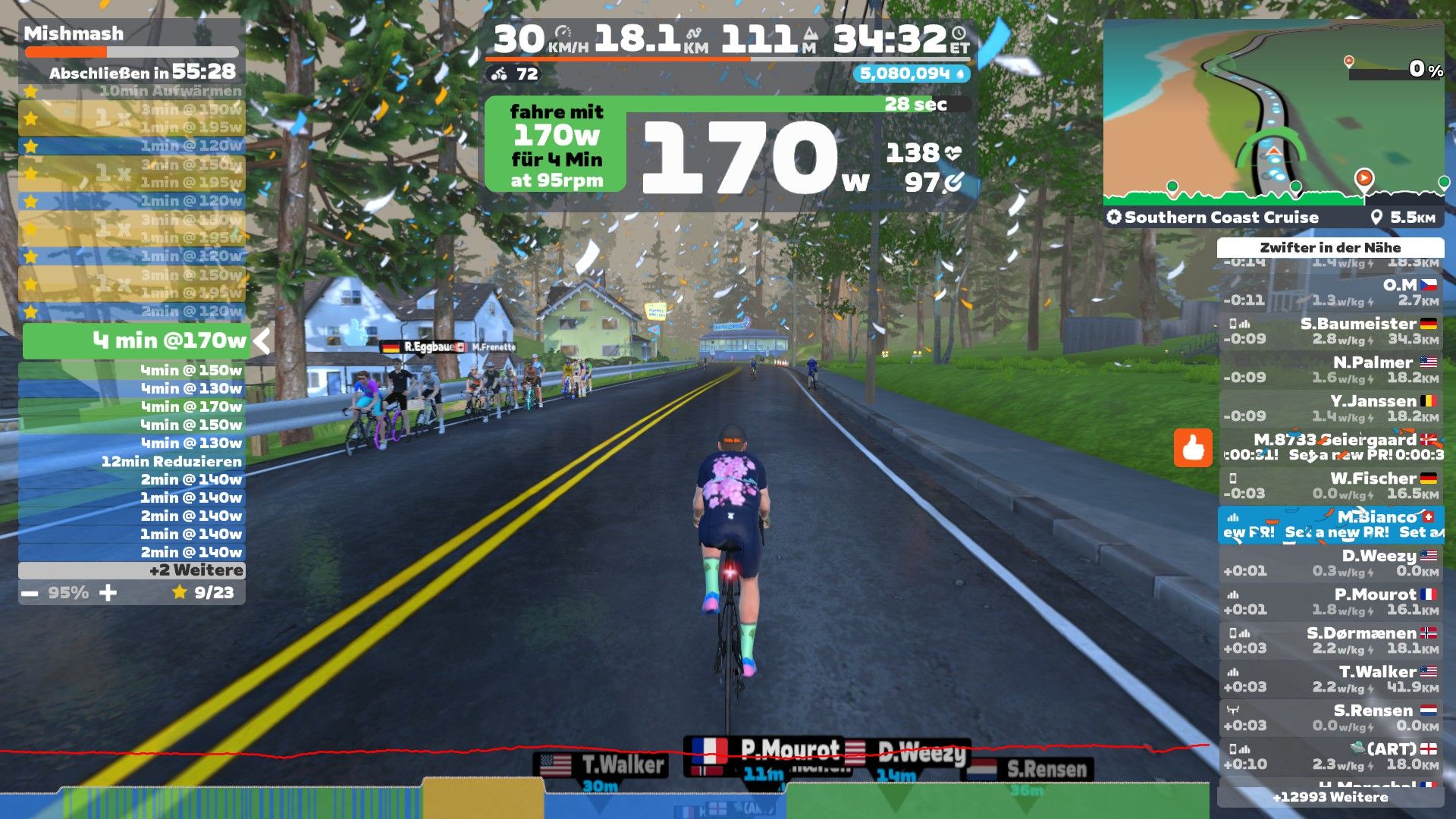Increase workout intensity with the plus button
1456x819 pixels.
tap(108, 593)
